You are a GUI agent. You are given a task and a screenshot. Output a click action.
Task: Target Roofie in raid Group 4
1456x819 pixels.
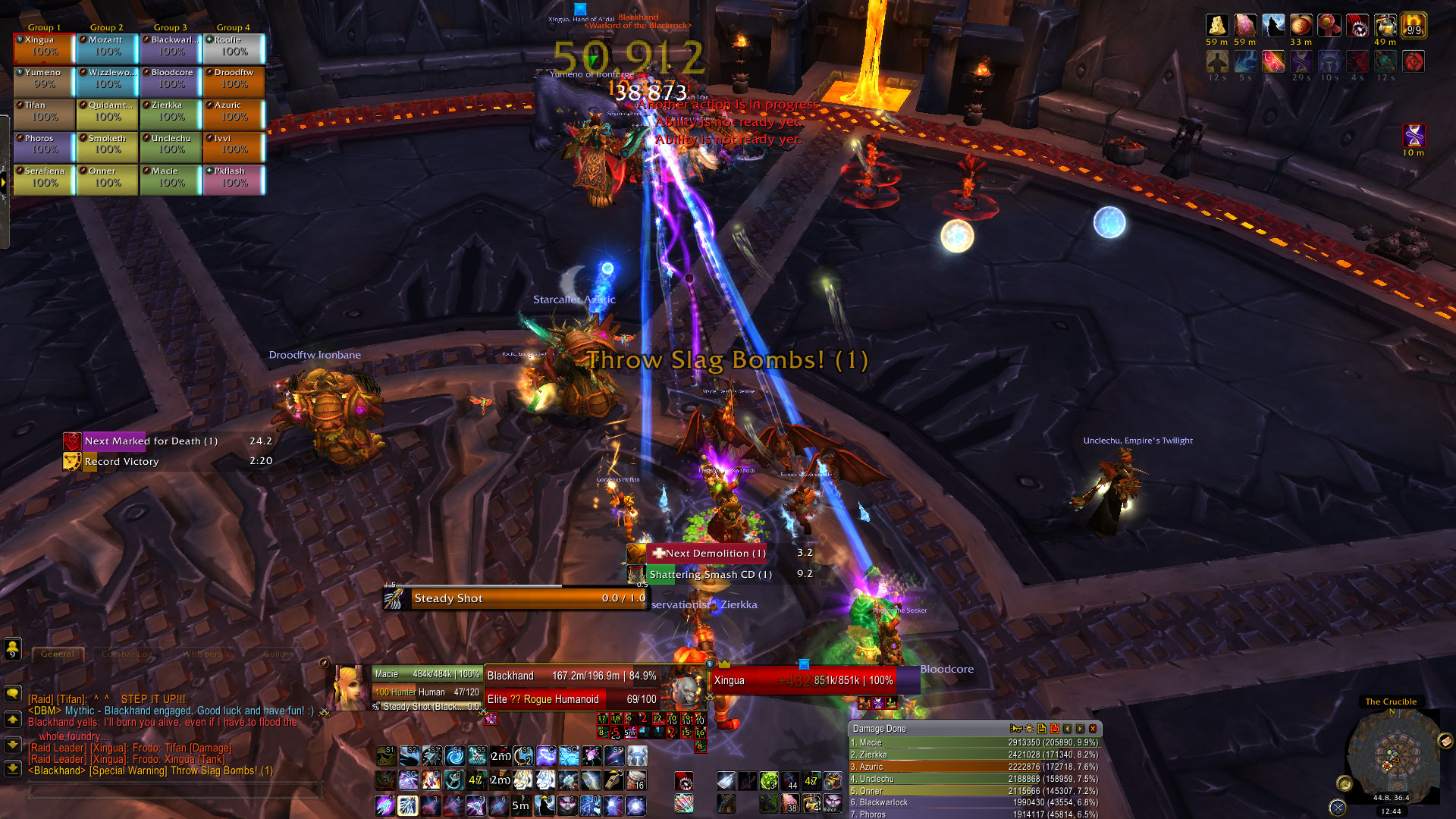(234, 48)
